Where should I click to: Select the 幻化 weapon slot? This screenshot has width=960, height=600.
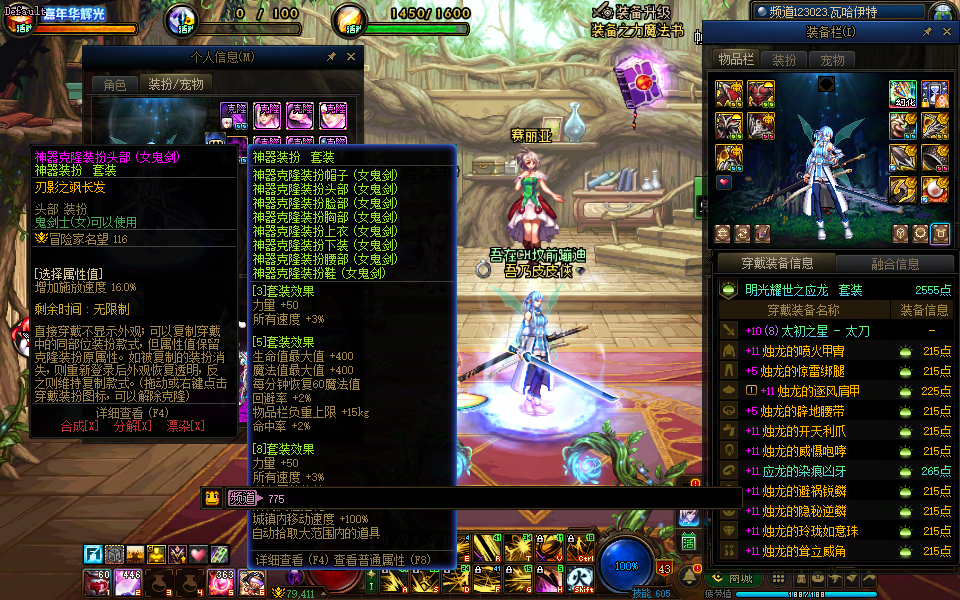(x=903, y=94)
